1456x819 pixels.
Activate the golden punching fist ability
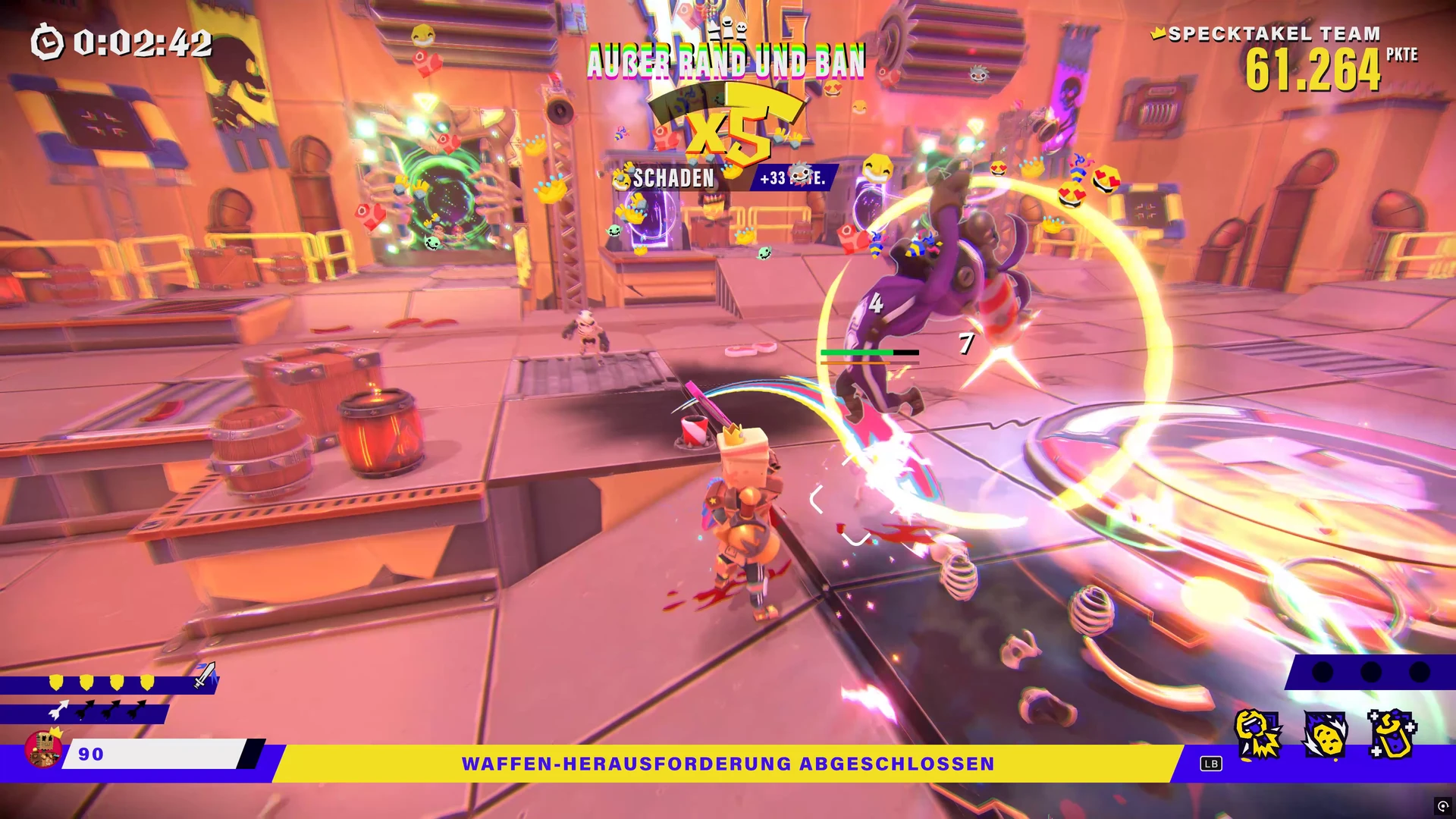pos(1258,735)
